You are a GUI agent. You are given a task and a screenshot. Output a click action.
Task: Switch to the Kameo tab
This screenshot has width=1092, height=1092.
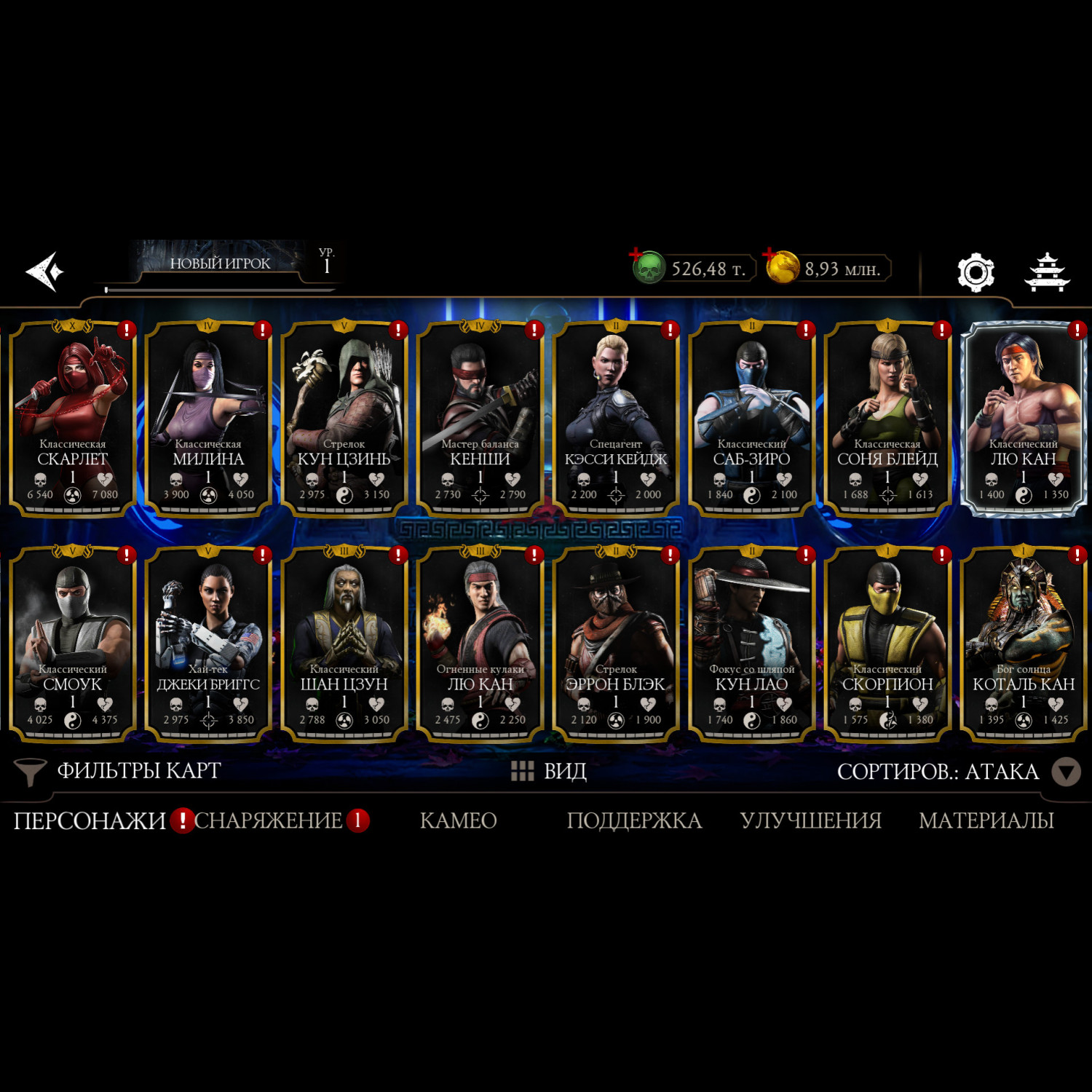click(458, 820)
